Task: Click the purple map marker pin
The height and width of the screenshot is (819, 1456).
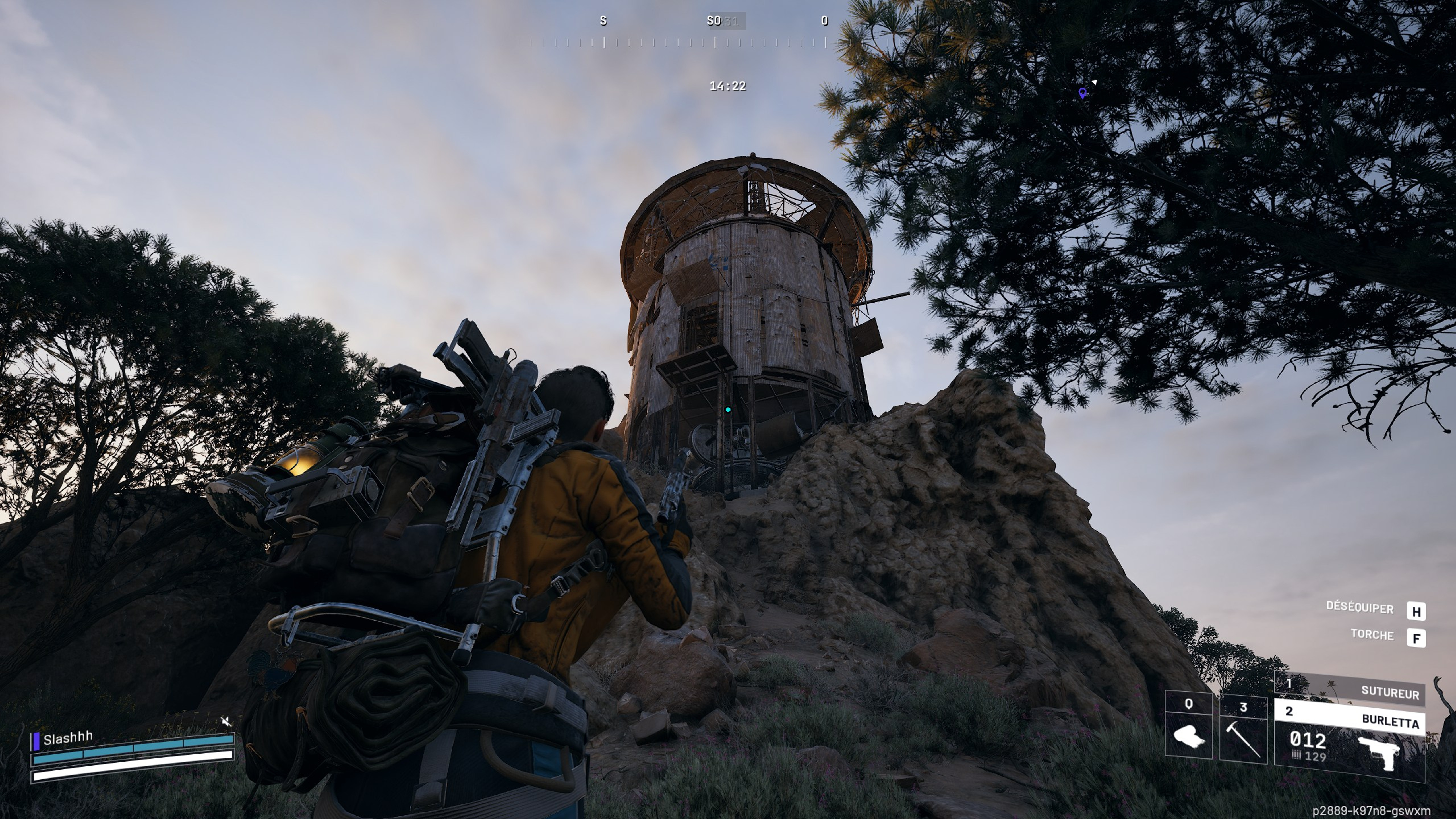Action: (x=1082, y=93)
